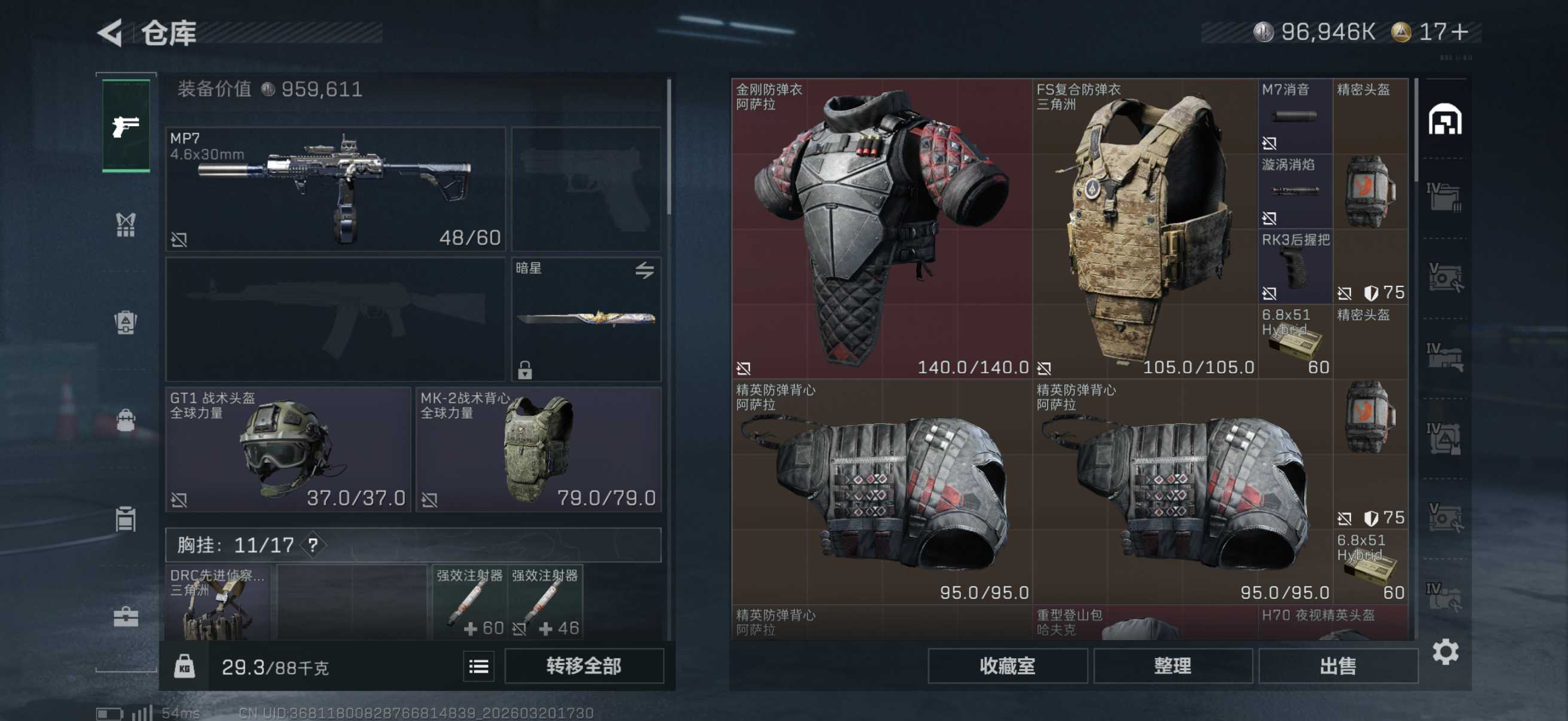The image size is (1568, 721).
Task: Sort the stash with 整理
Action: [x=1172, y=665]
